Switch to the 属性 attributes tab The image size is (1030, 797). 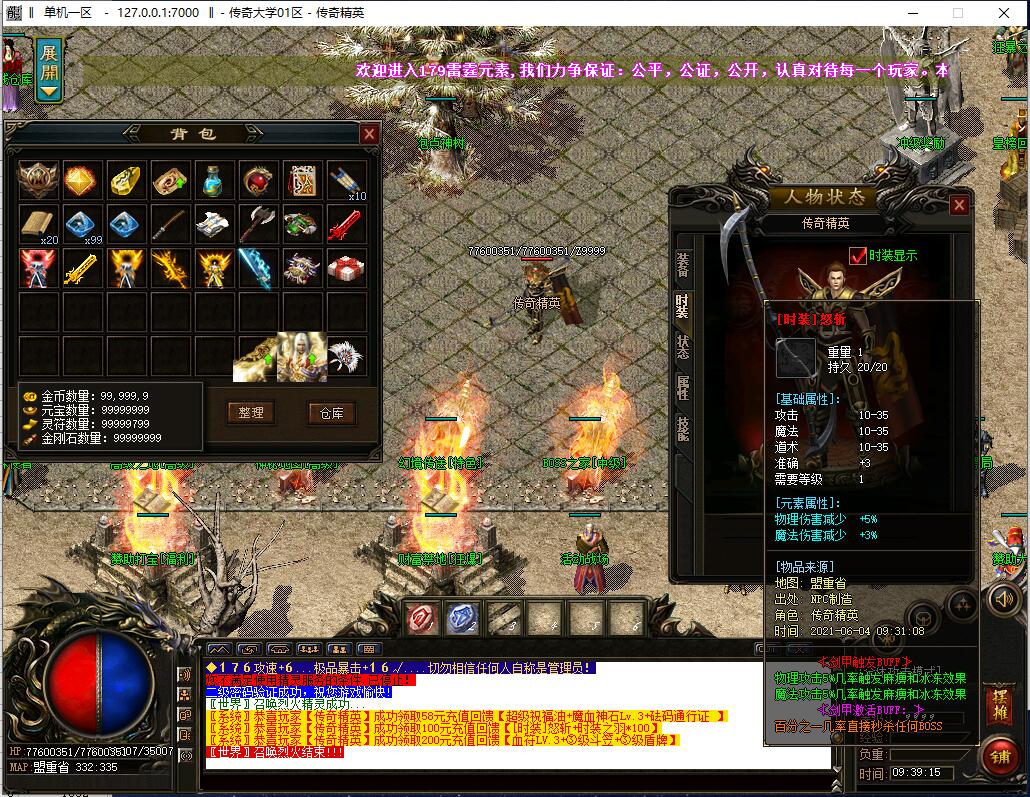(682, 388)
